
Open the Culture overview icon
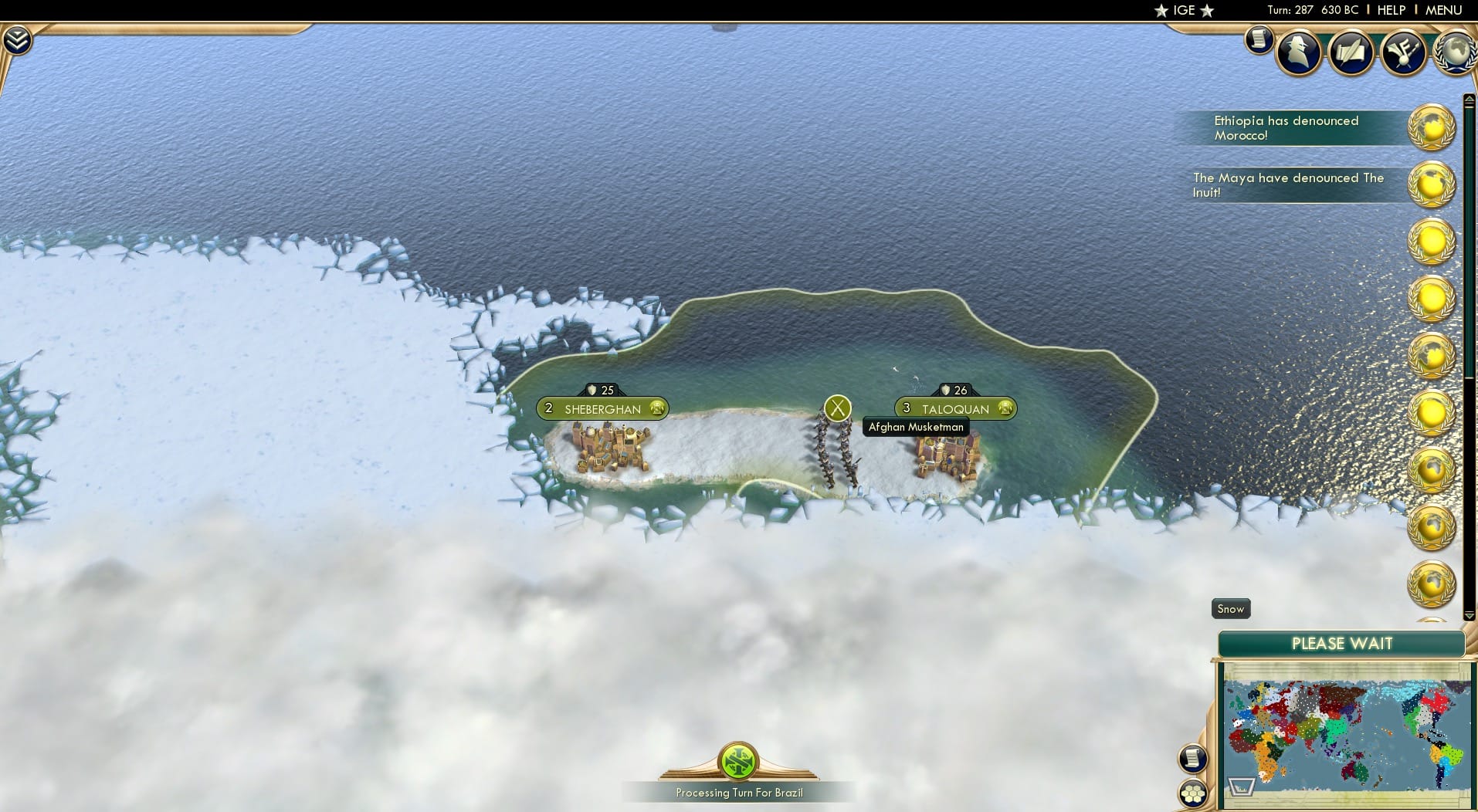[1403, 52]
